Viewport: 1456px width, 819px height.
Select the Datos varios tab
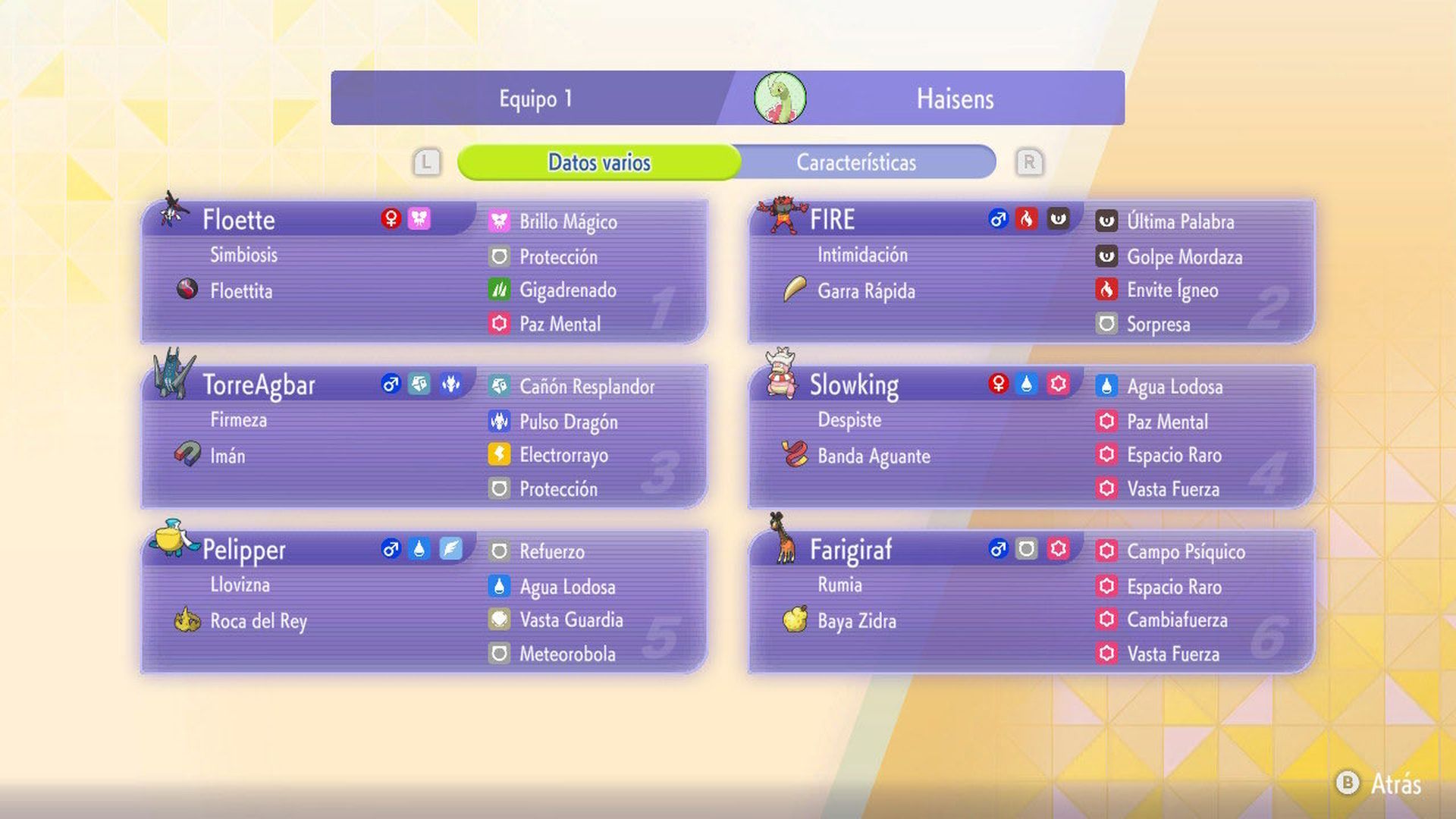599,161
